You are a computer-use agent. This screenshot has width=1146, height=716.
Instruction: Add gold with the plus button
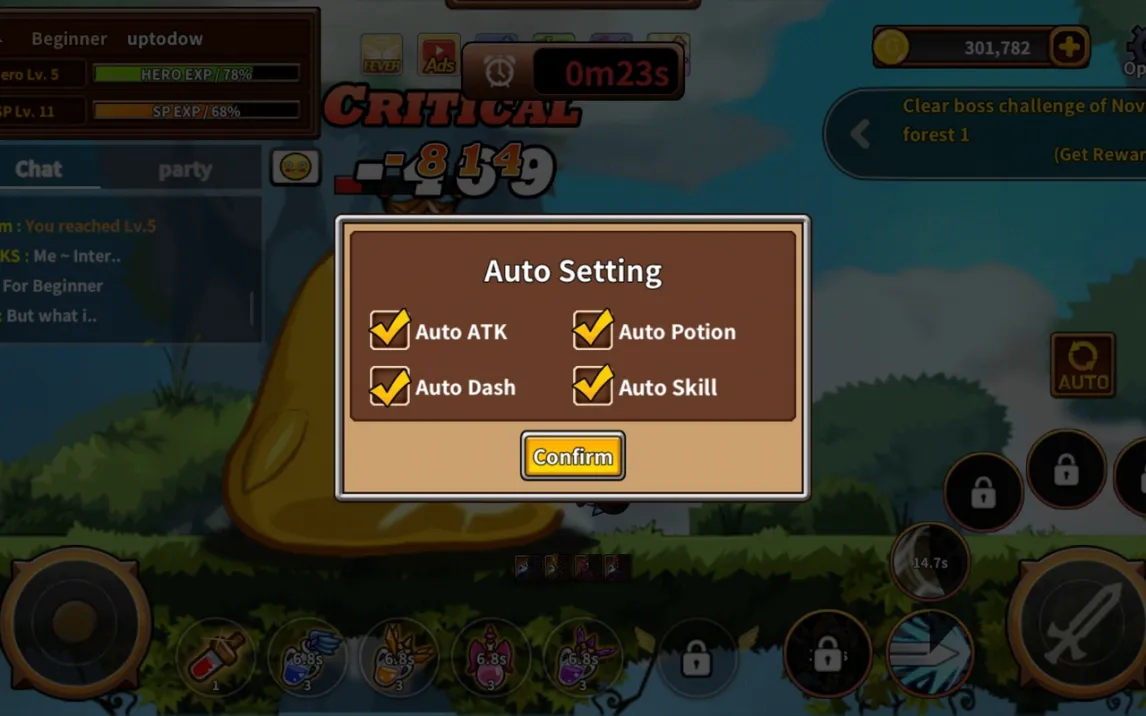pyautogui.click(x=1069, y=47)
